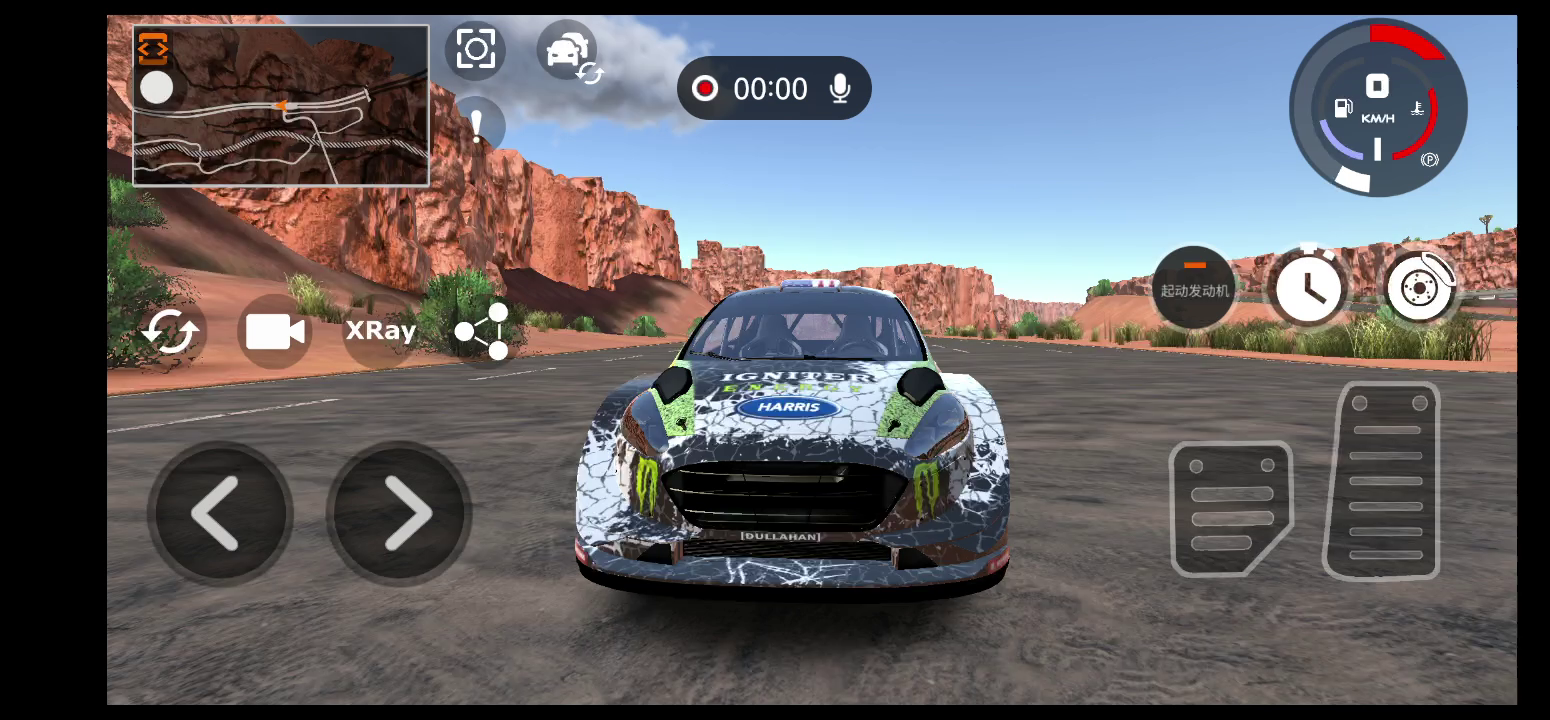Steer right with the right arrow button
Viewport: 1550px width, 720px height.
pos(400,513)
